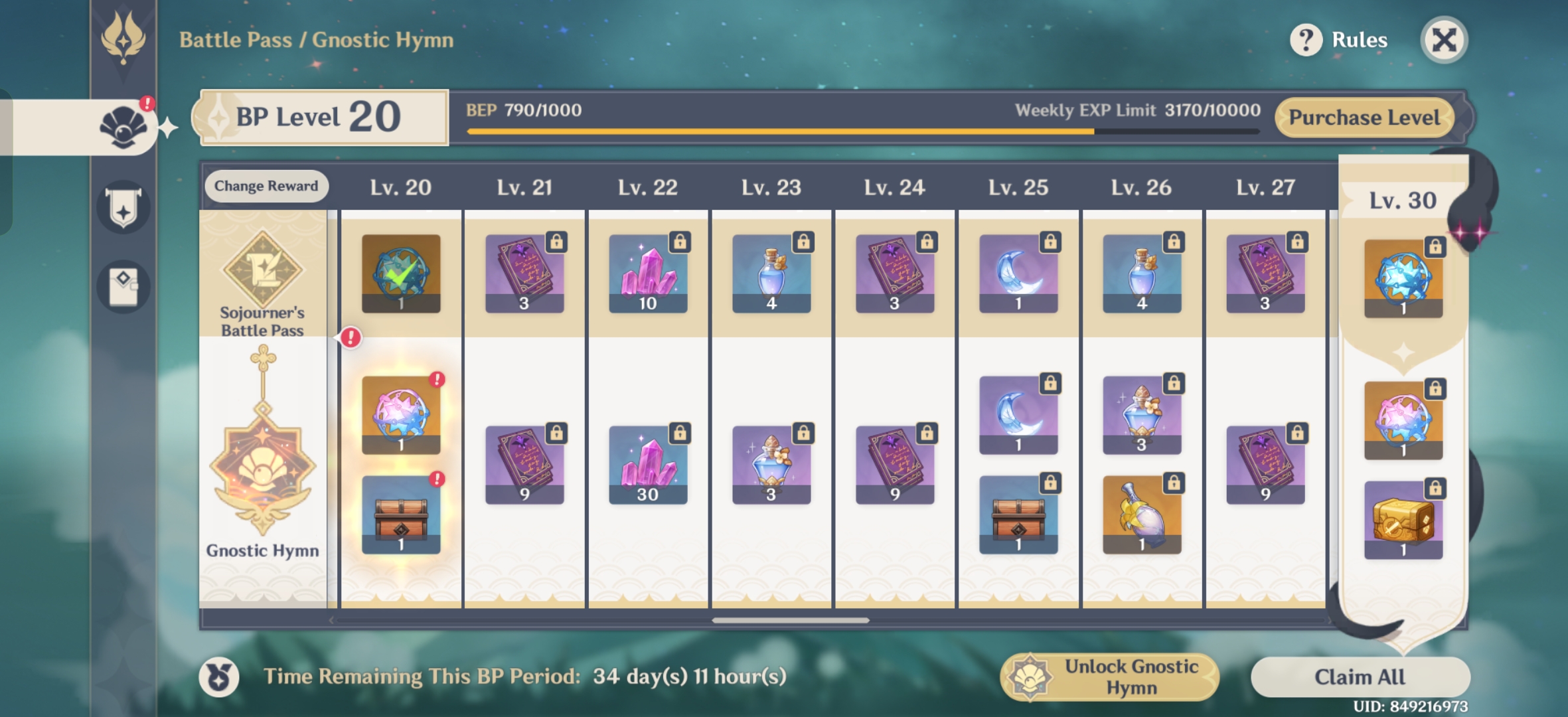Click the Change Reward button
Viewport: 1568px width, 717px height.
266,186
